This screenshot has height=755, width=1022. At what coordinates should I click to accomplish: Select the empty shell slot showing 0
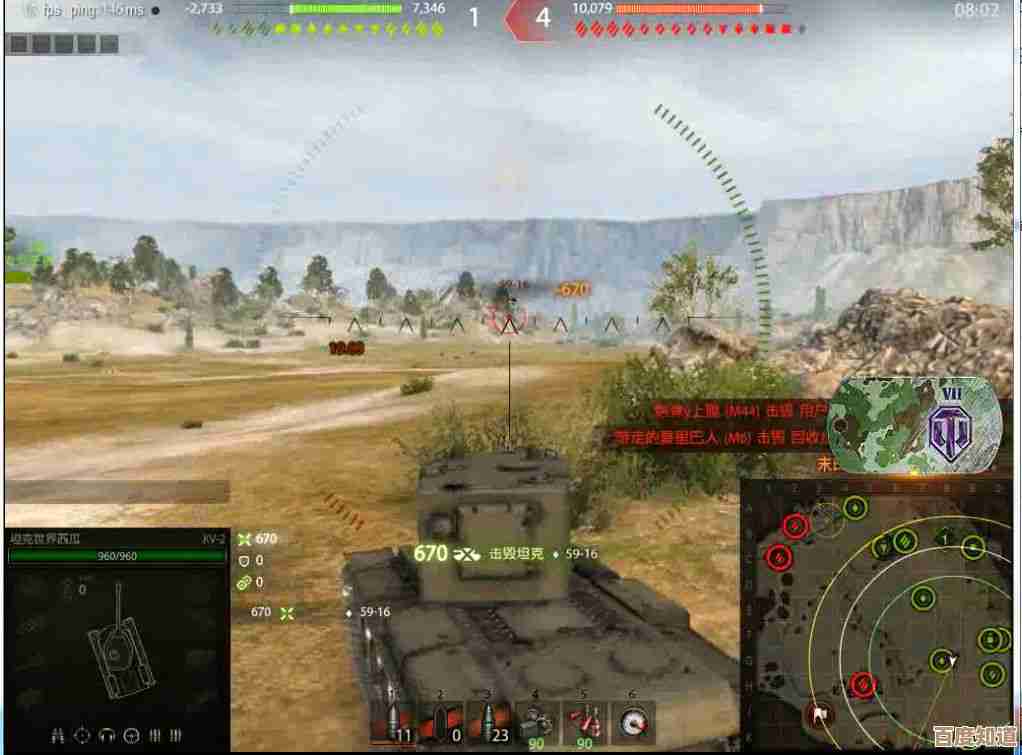[x=441, y=723]
